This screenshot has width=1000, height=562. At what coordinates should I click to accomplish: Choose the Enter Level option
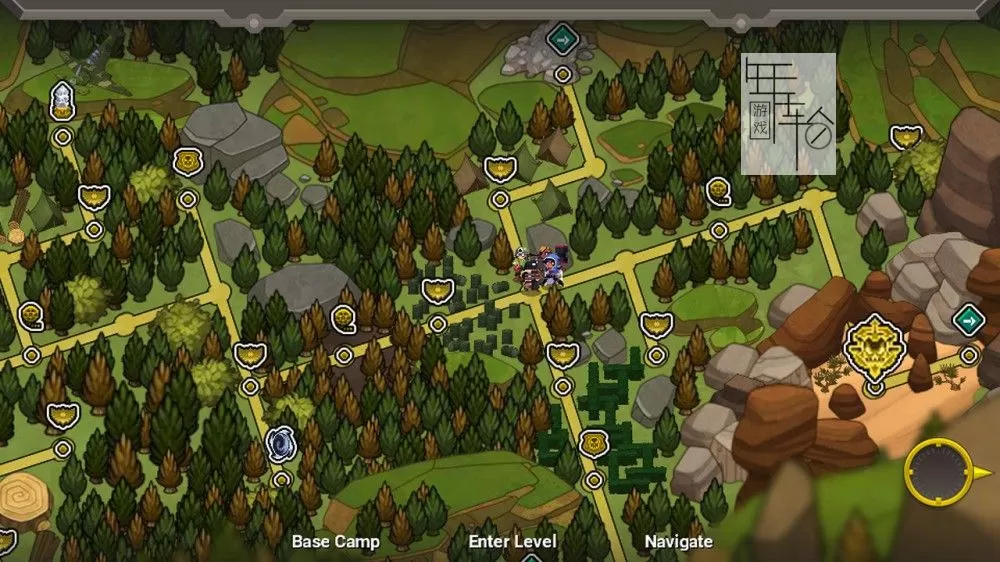(x=512, y=542)
